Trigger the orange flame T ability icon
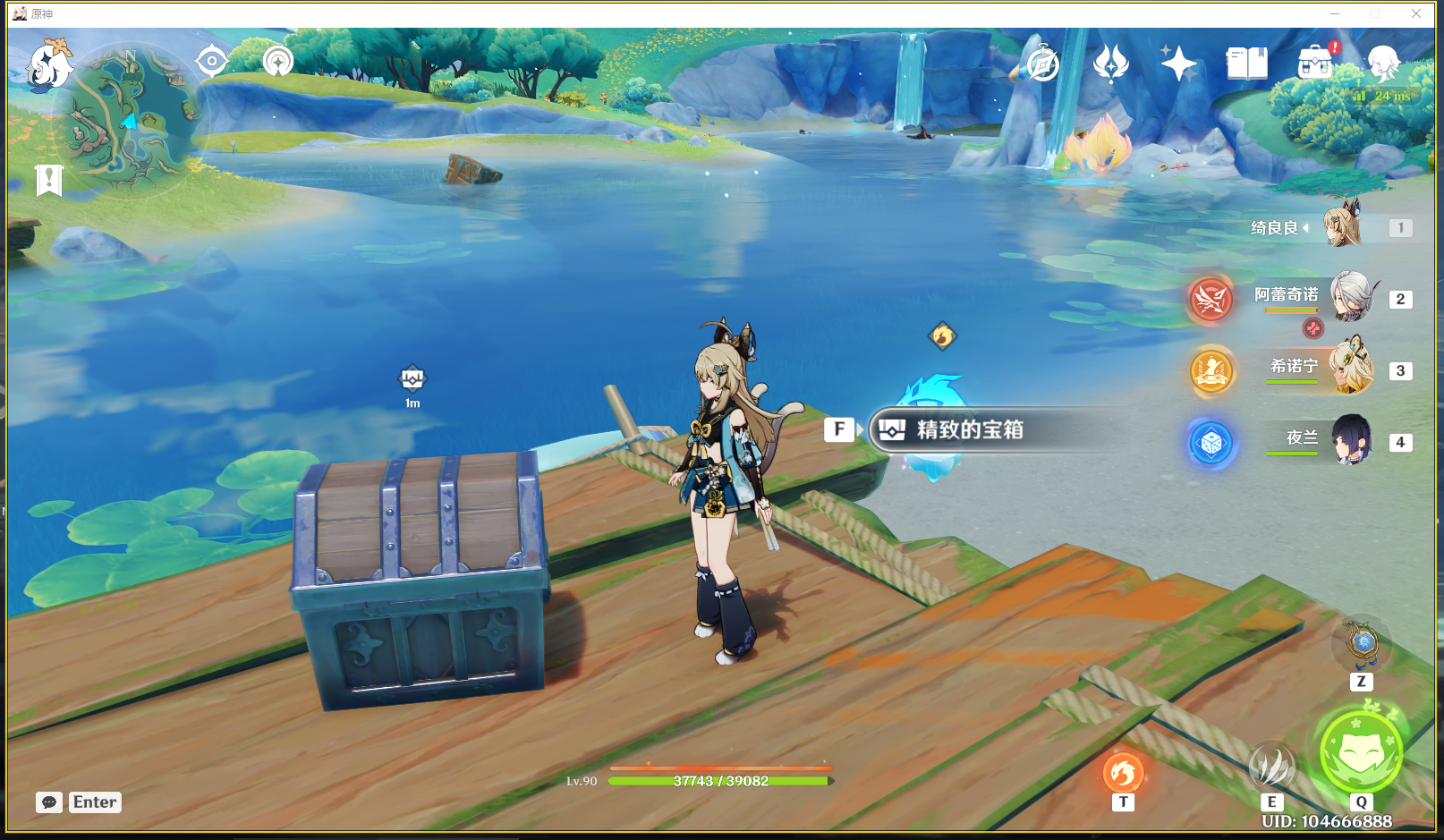The image size is (1444, 840). [1123, 772]
